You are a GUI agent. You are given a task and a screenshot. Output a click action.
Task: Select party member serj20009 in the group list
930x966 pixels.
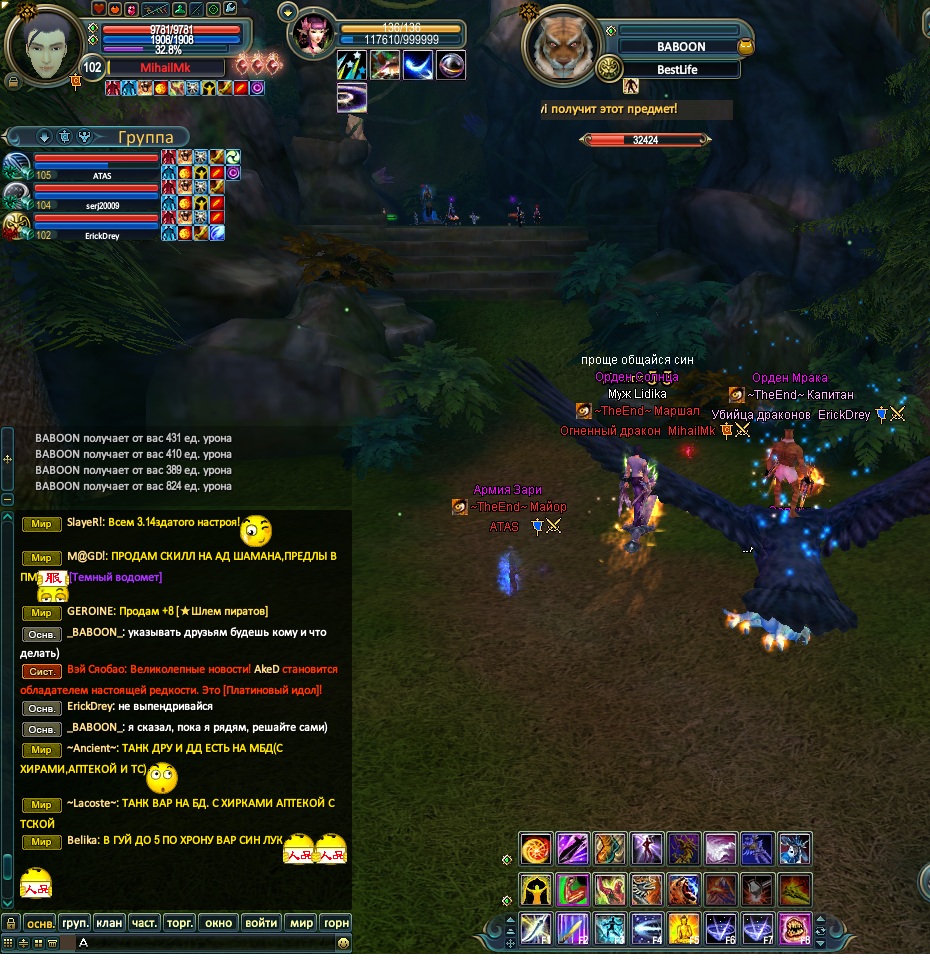tap(96, 196)
